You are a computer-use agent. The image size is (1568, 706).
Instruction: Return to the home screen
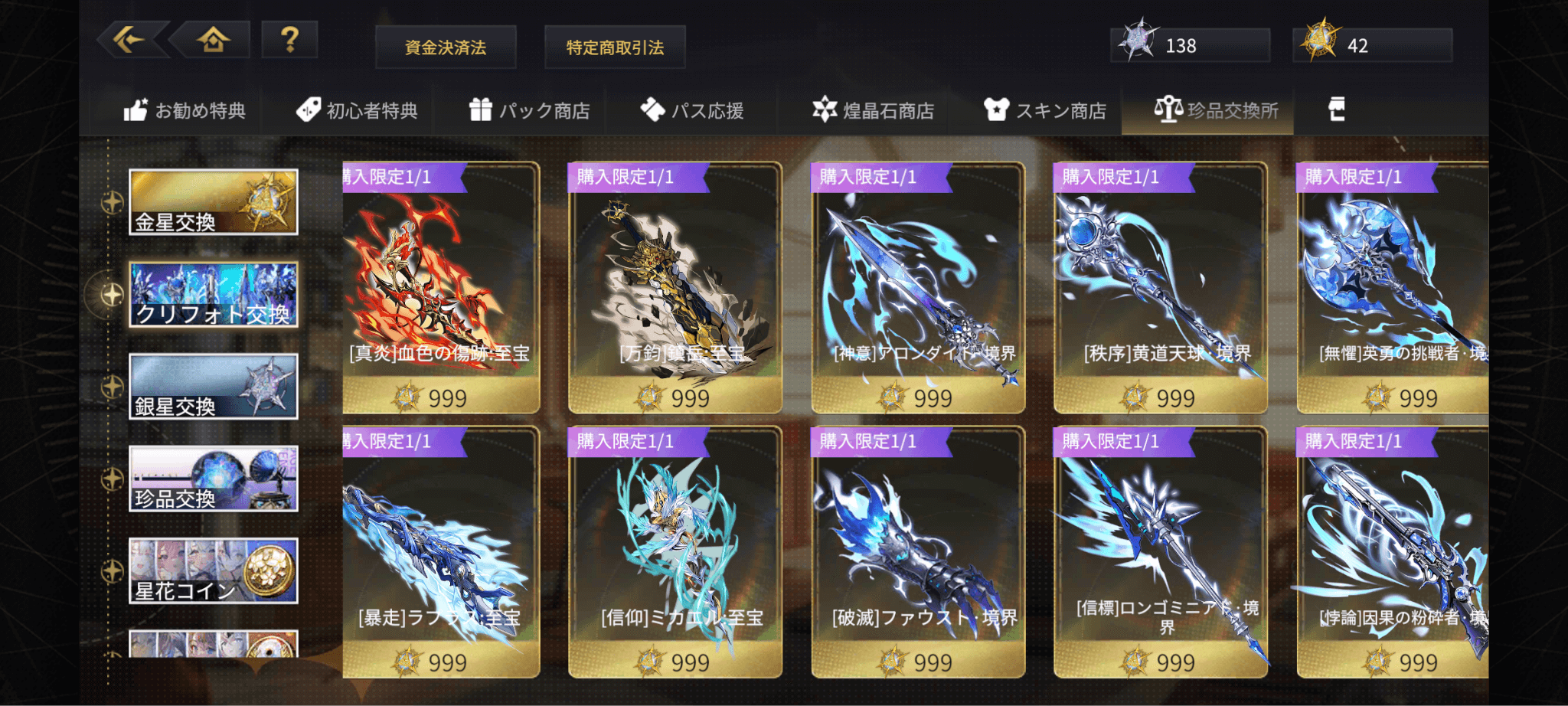coord(213,39)
